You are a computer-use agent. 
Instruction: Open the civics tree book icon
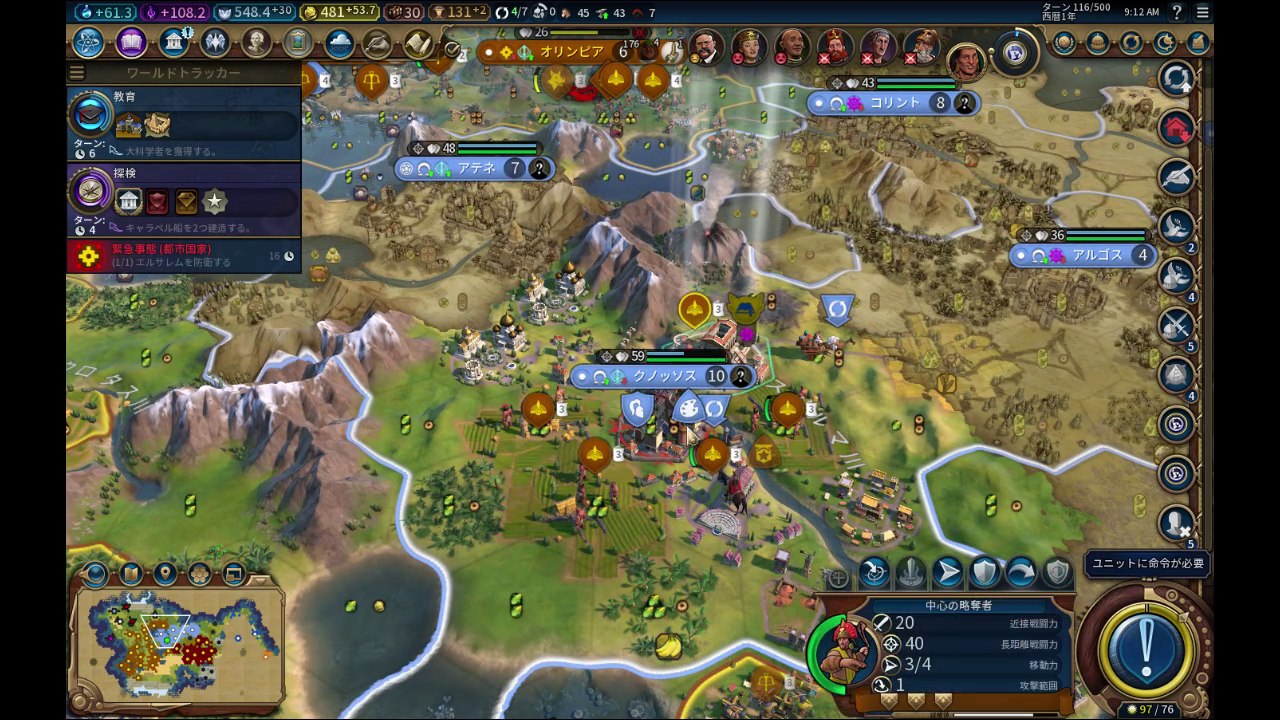(131, 42)
